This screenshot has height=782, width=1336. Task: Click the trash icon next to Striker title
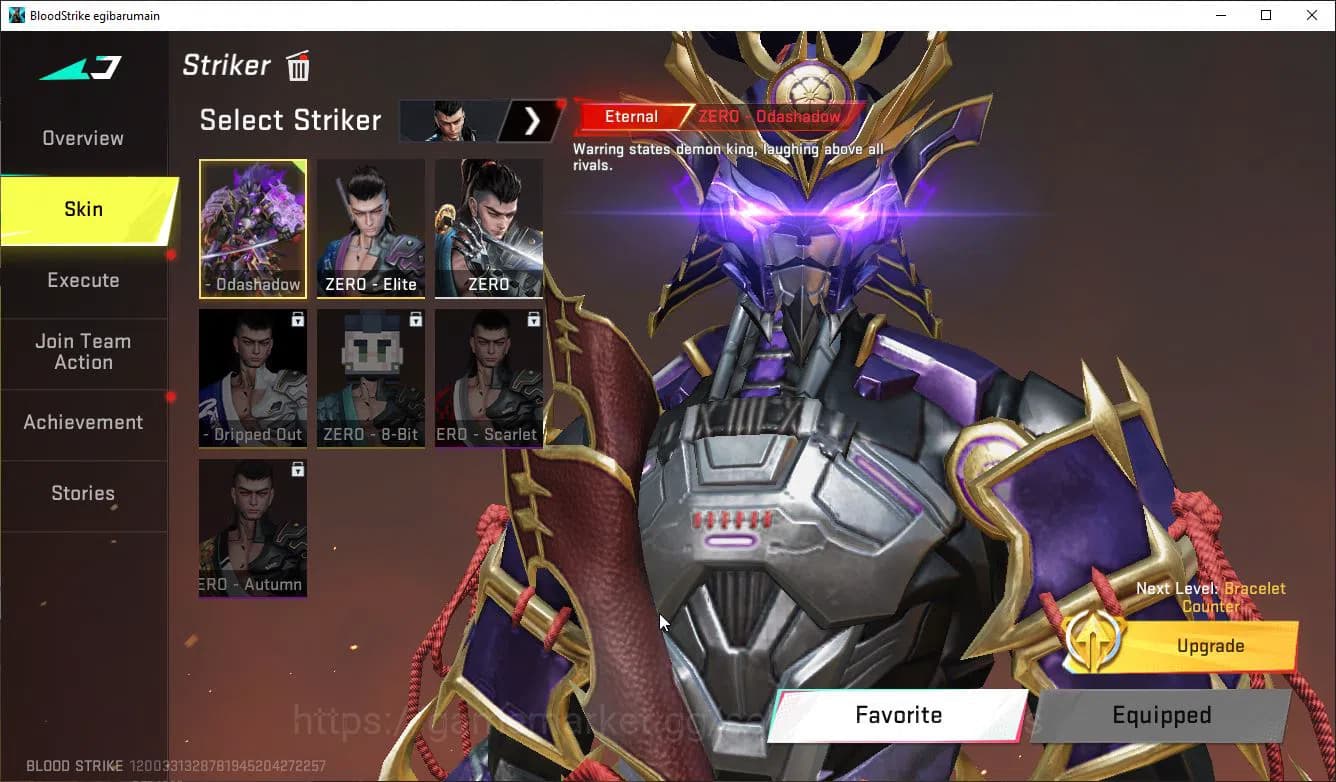297,66
